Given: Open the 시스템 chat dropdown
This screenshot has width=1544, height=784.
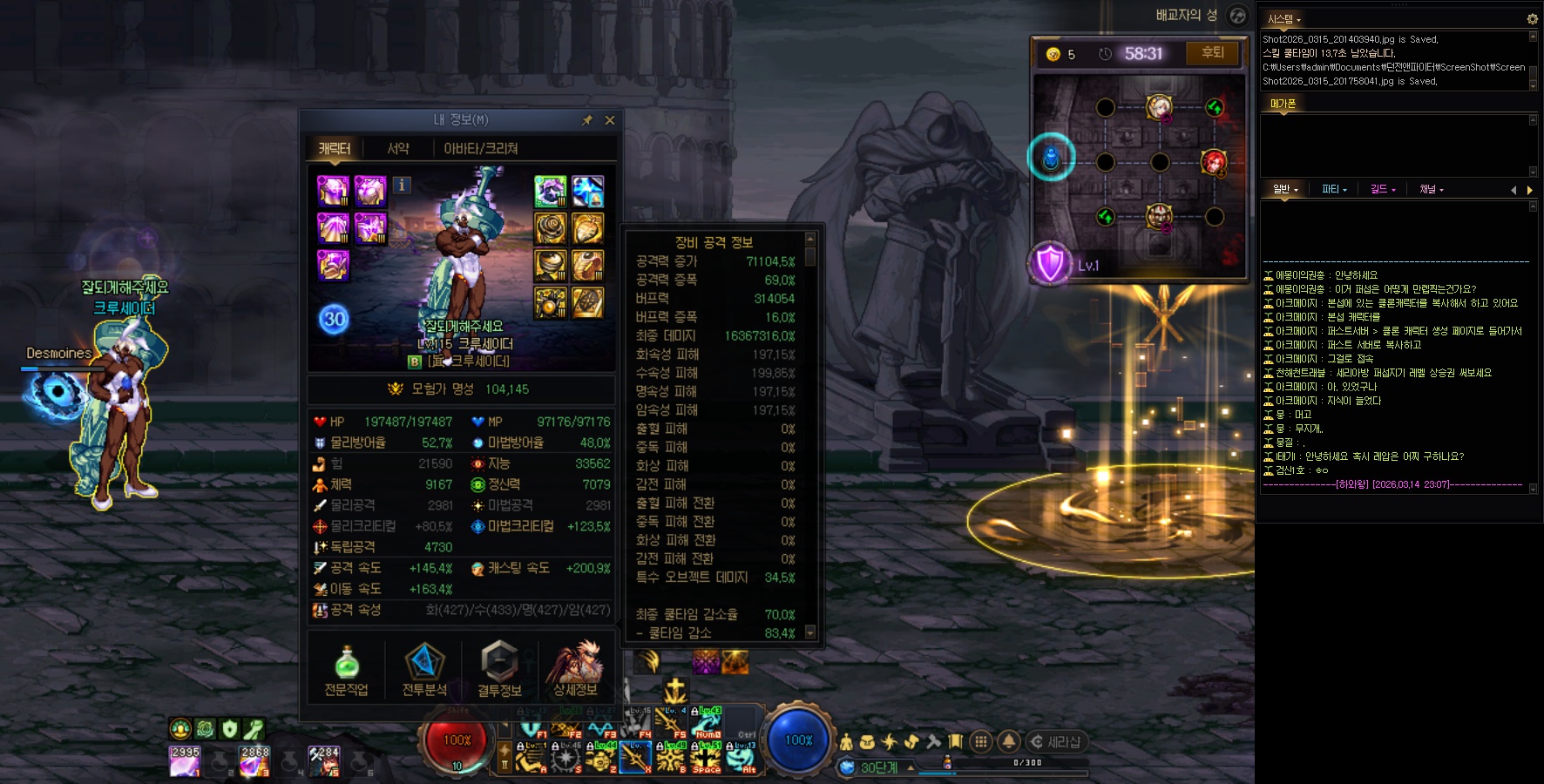Looking at the screenshot, I should tap(1284, 19).
